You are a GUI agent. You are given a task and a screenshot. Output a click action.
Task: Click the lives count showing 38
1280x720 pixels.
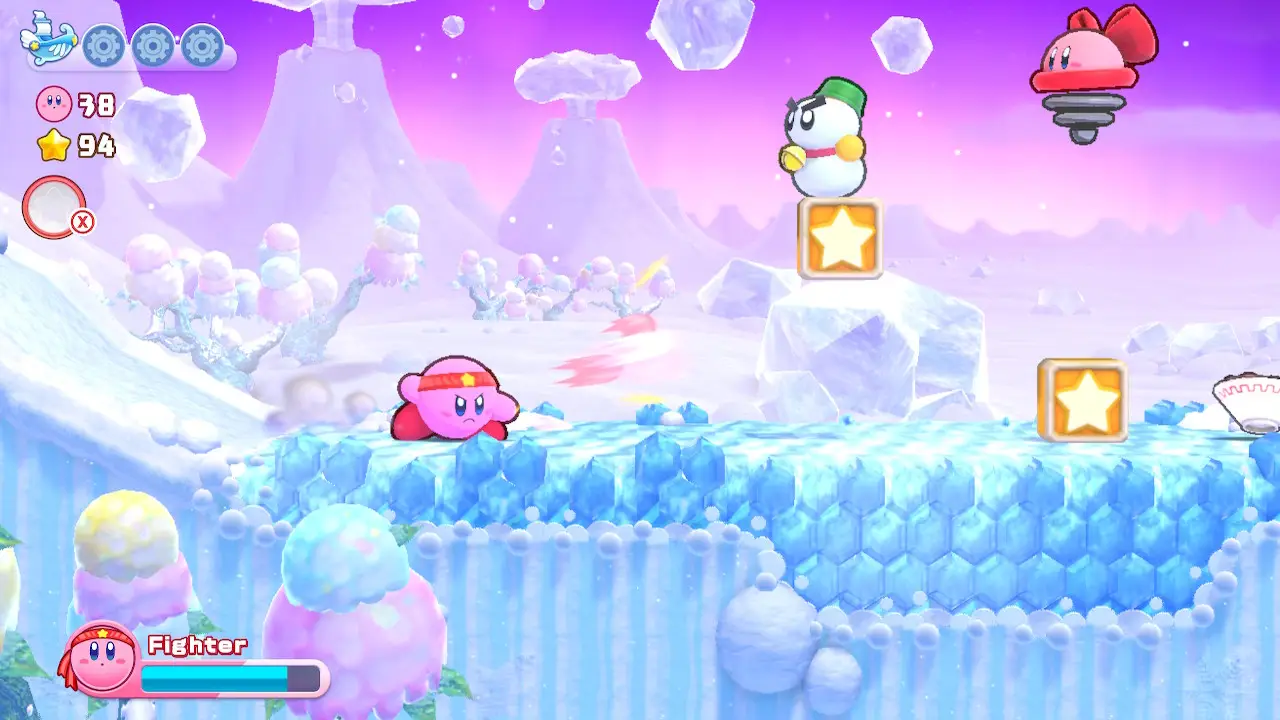[x=95, y=105]
